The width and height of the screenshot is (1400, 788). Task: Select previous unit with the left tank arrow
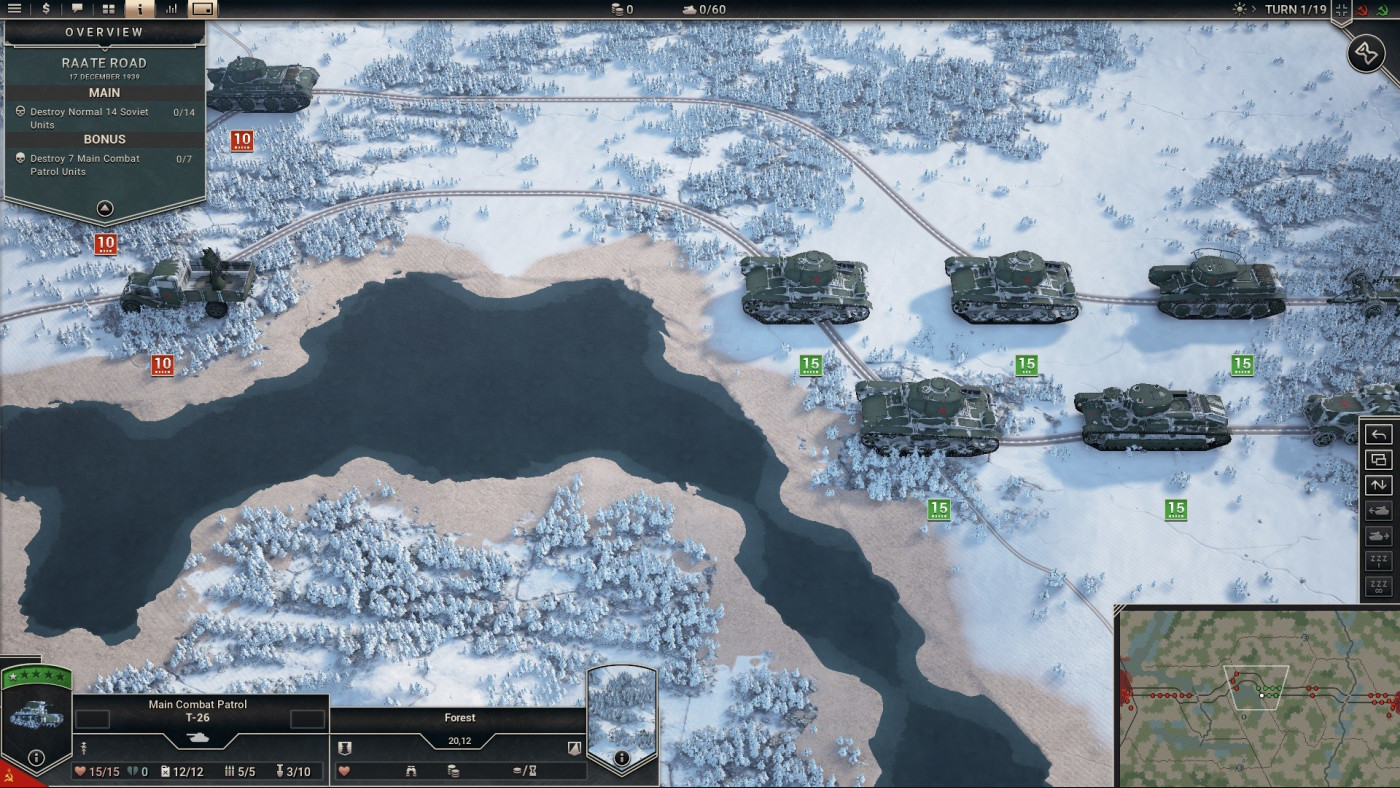1380,510
